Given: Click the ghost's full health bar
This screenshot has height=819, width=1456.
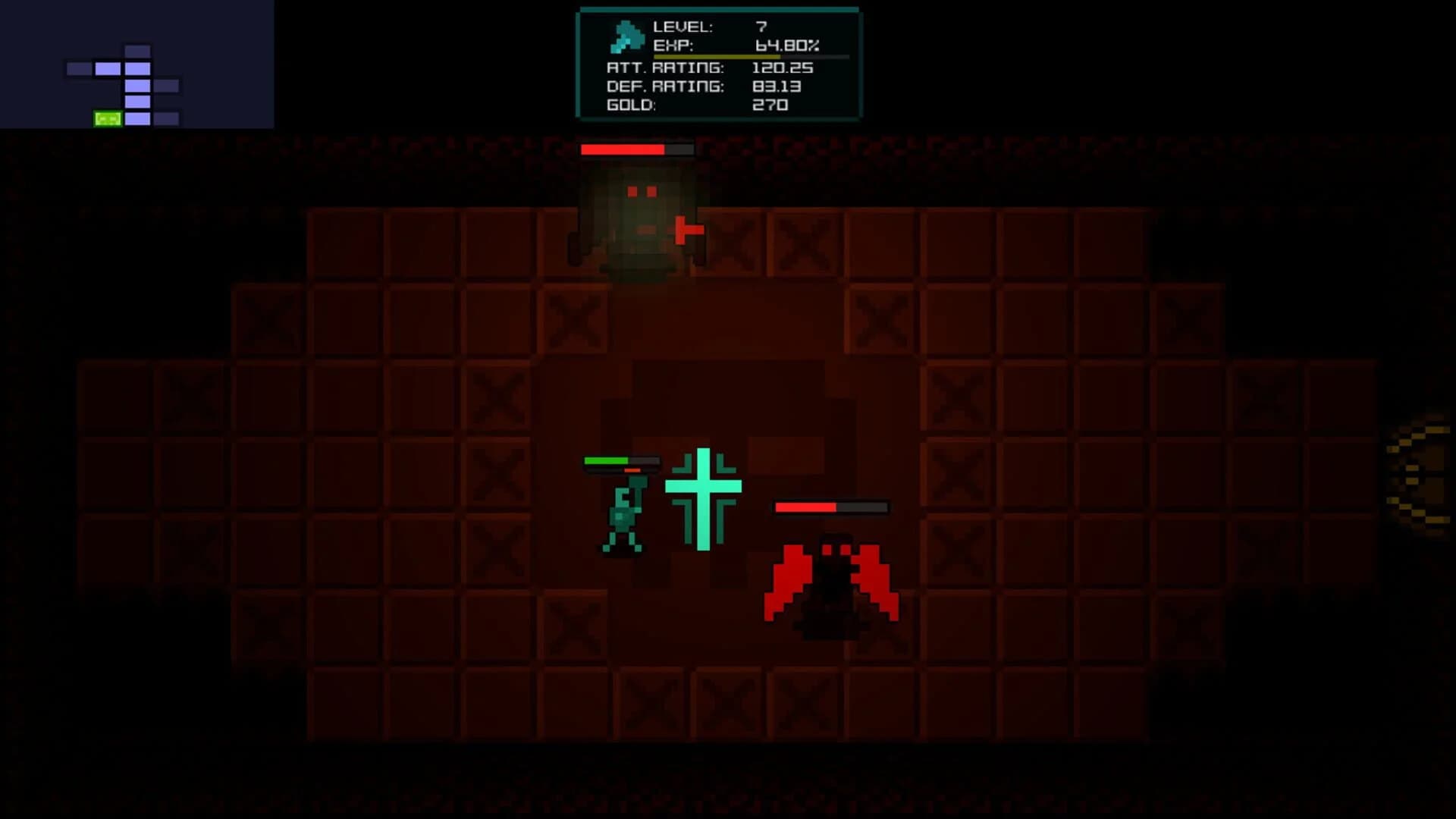Looking at the screenshot, I should 635,149.
